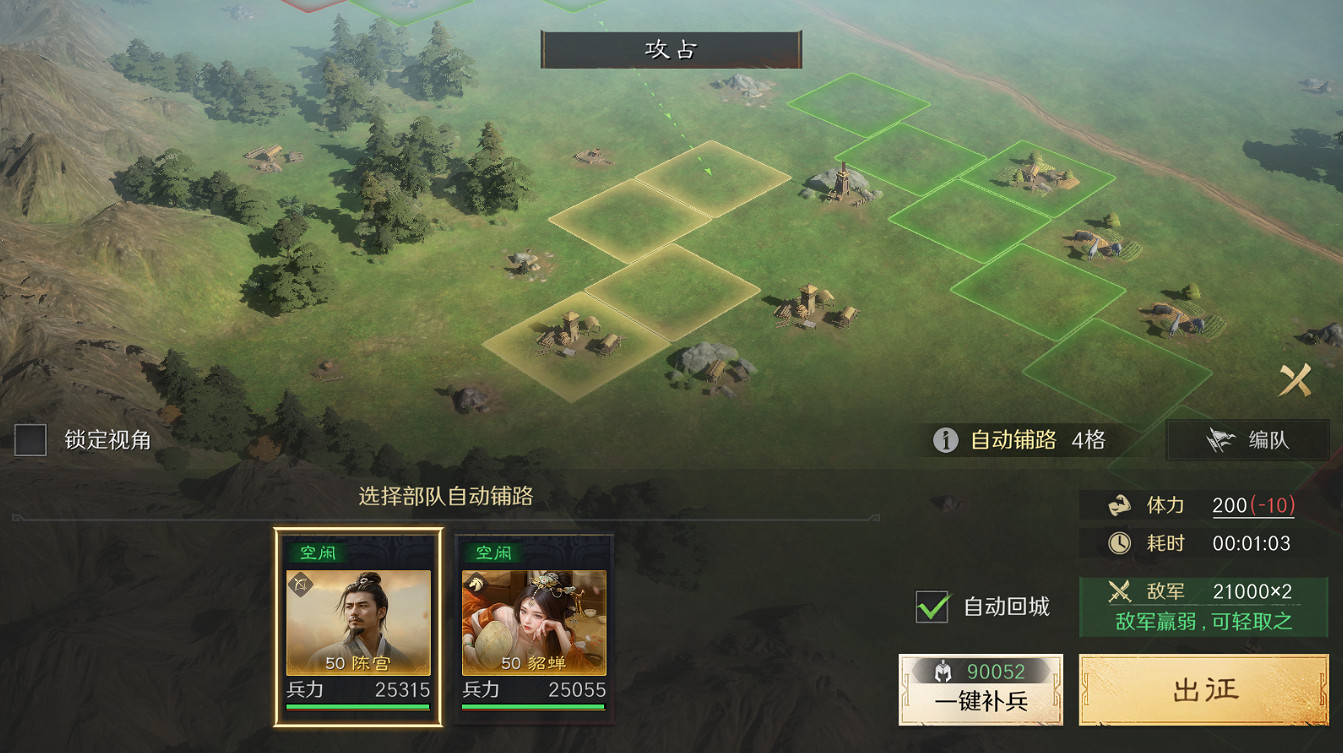Tap the info icon beside 自动铺路

pos(945,440)
